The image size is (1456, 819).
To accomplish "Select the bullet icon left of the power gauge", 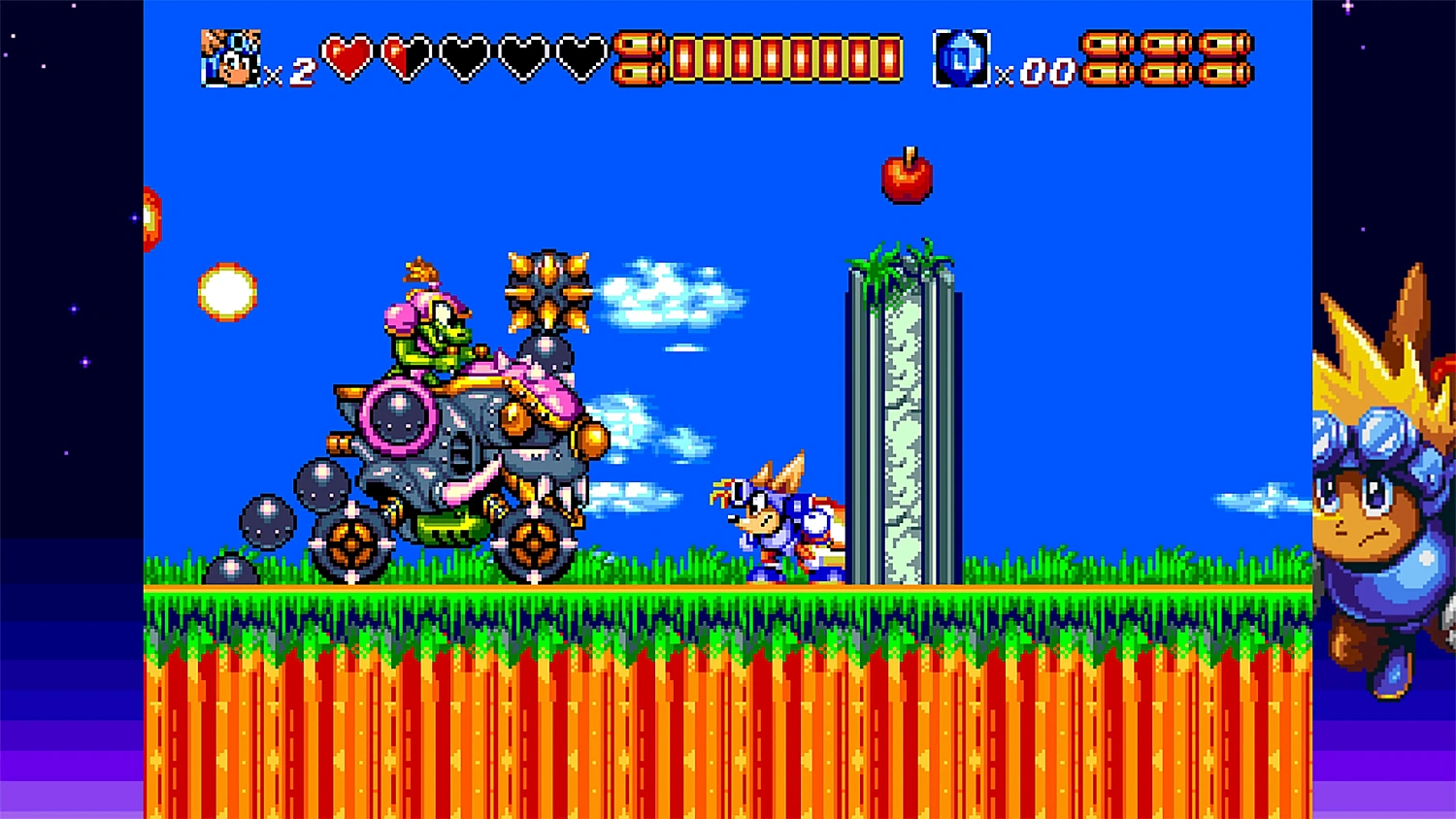I will pyautogui.click(x=639, y=60).
